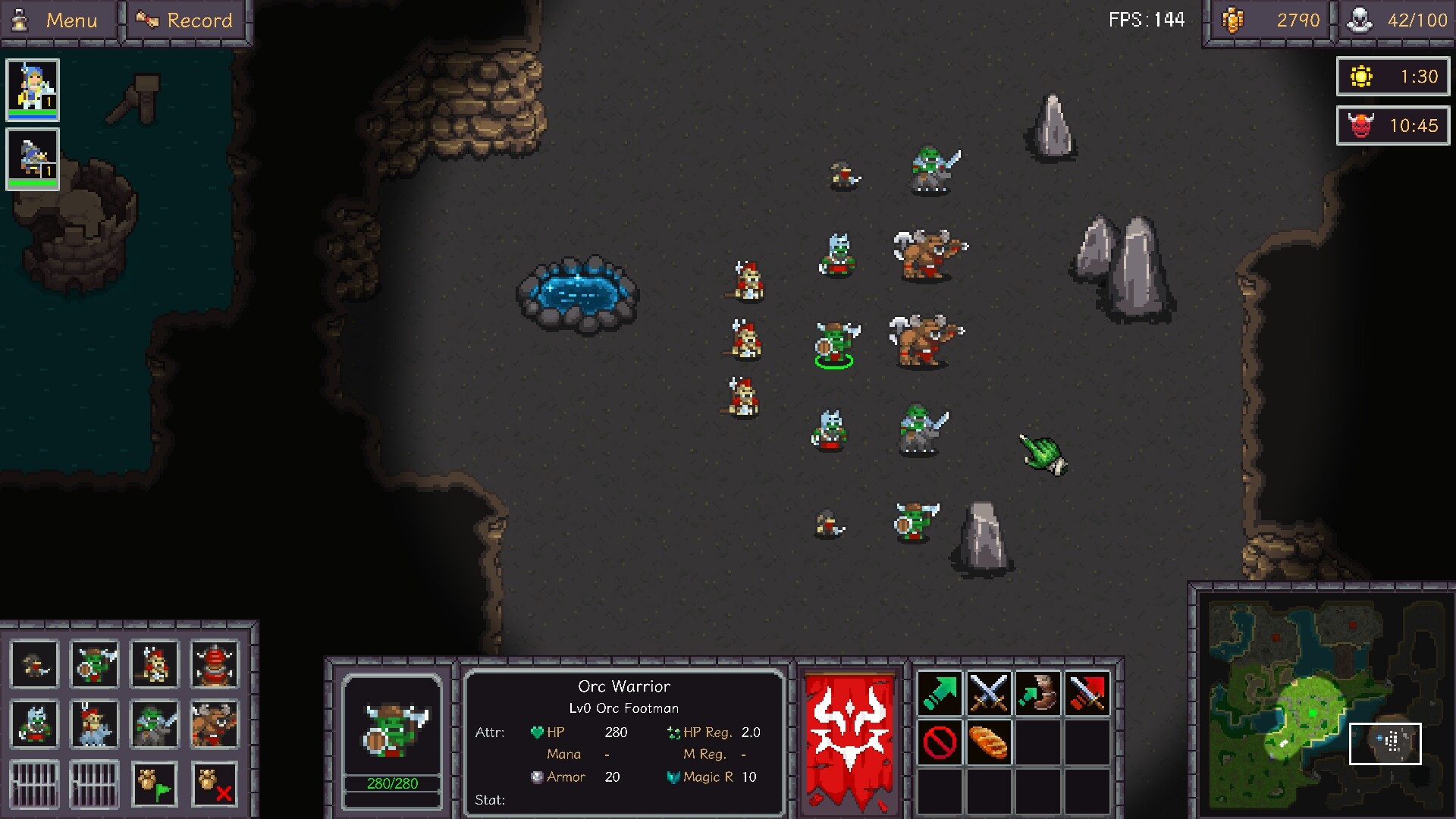Select the Move command green arrow icon
The image size is (1456, 819).
coord(940,691)
